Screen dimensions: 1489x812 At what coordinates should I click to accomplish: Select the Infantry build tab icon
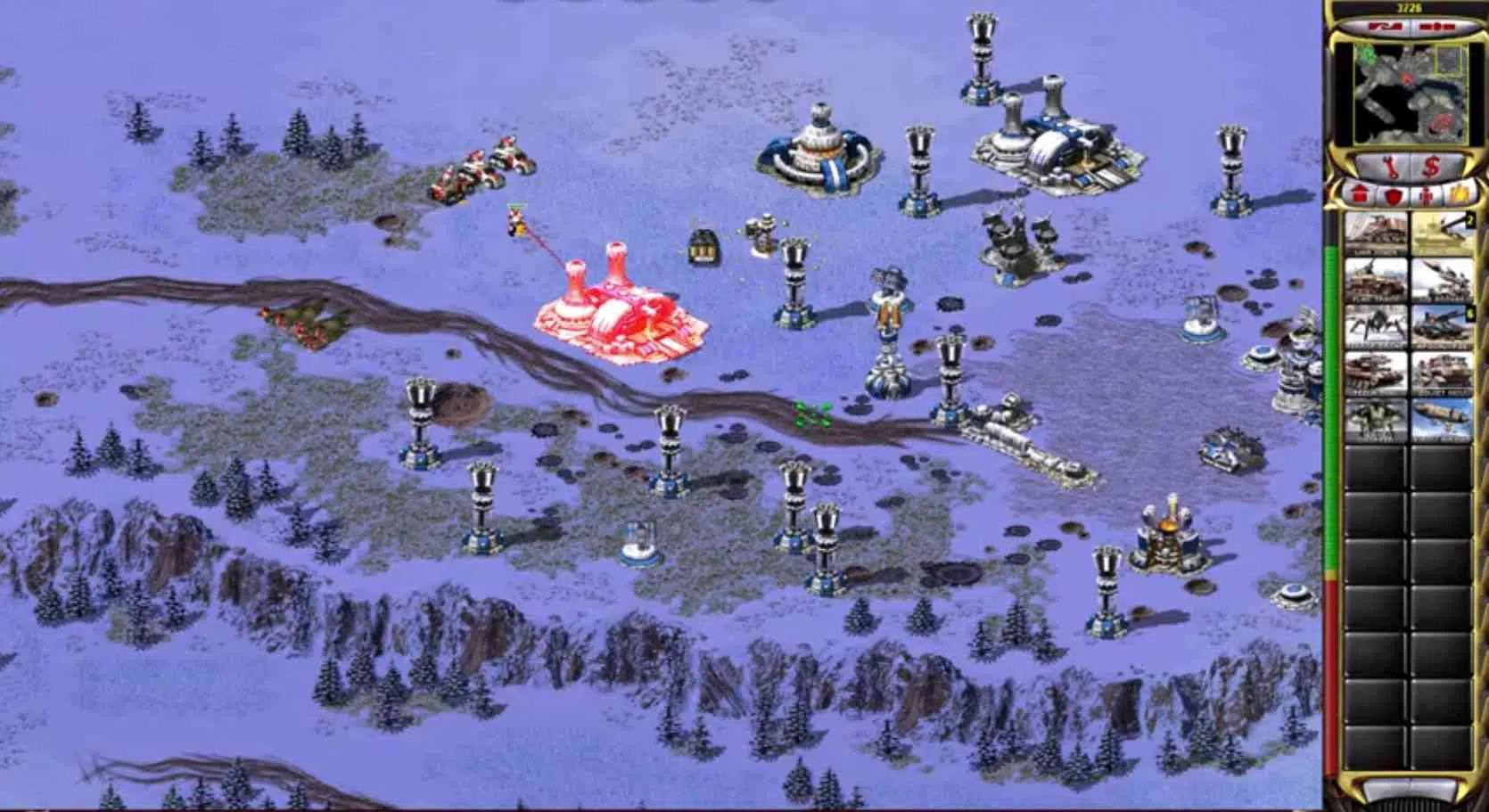click(1426, 195)
